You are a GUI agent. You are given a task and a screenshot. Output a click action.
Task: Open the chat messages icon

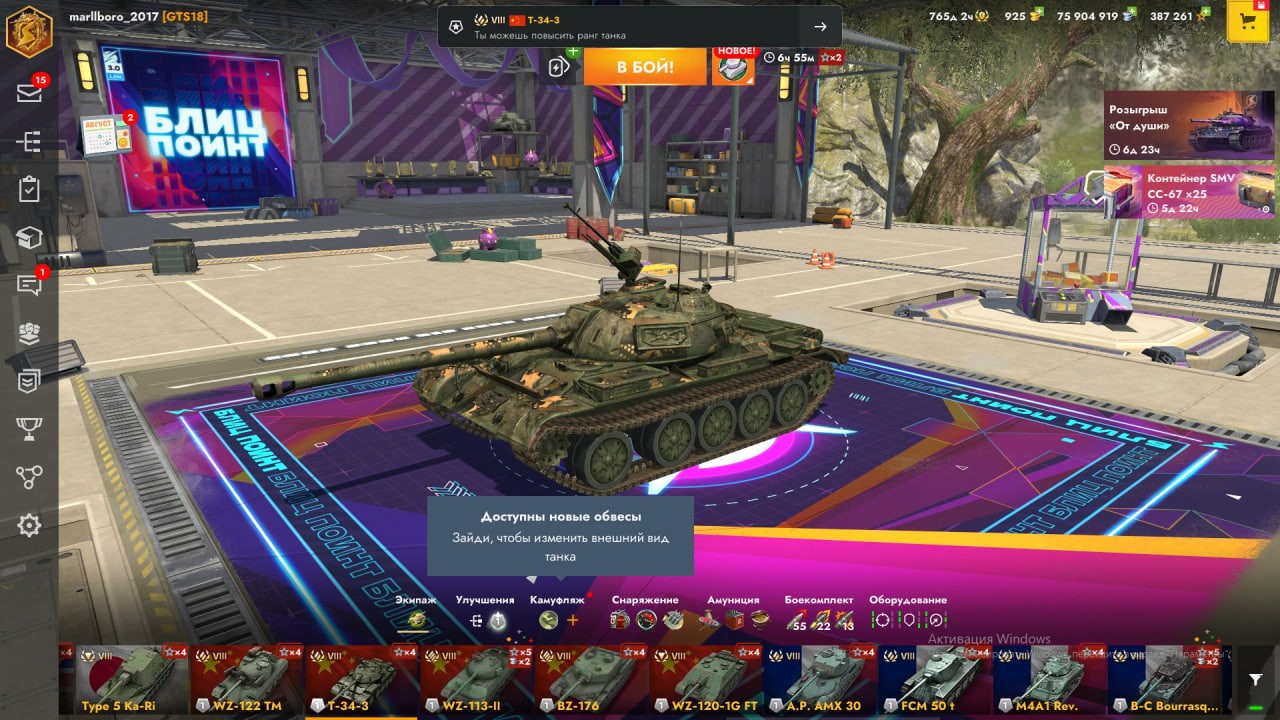[29, 286]
